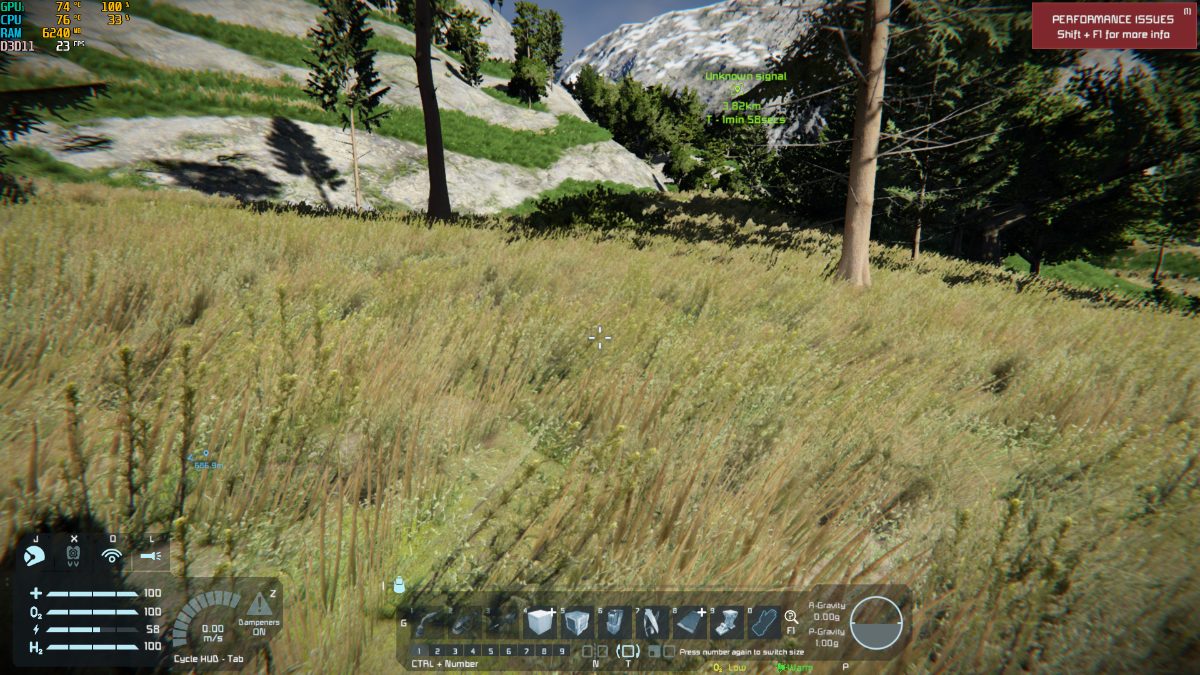Toggle the flashlight icon
Viewport: 1200px width, 675px height.
click(x=150, y=554)
